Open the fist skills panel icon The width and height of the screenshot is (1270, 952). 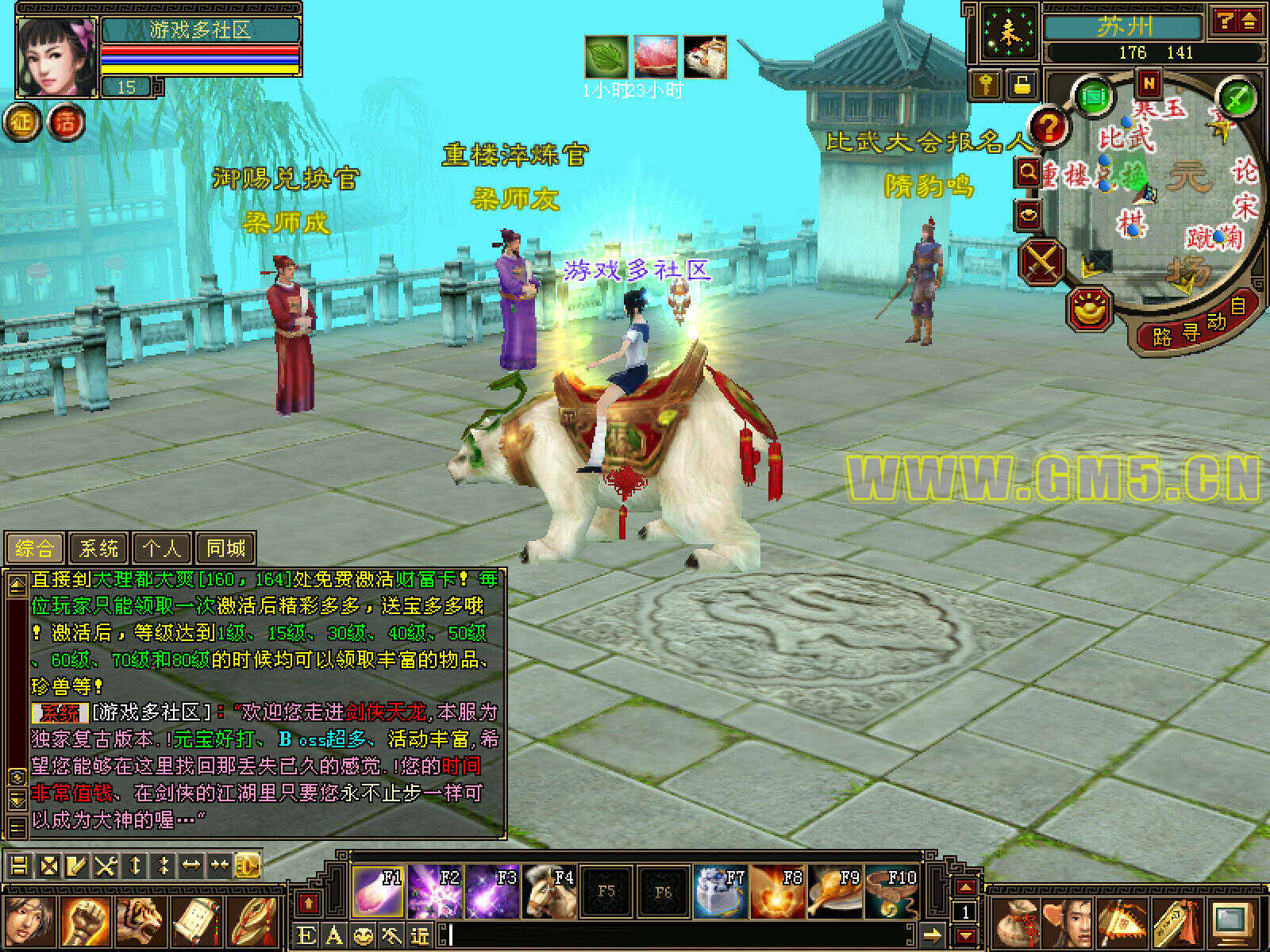pos(85,920)
